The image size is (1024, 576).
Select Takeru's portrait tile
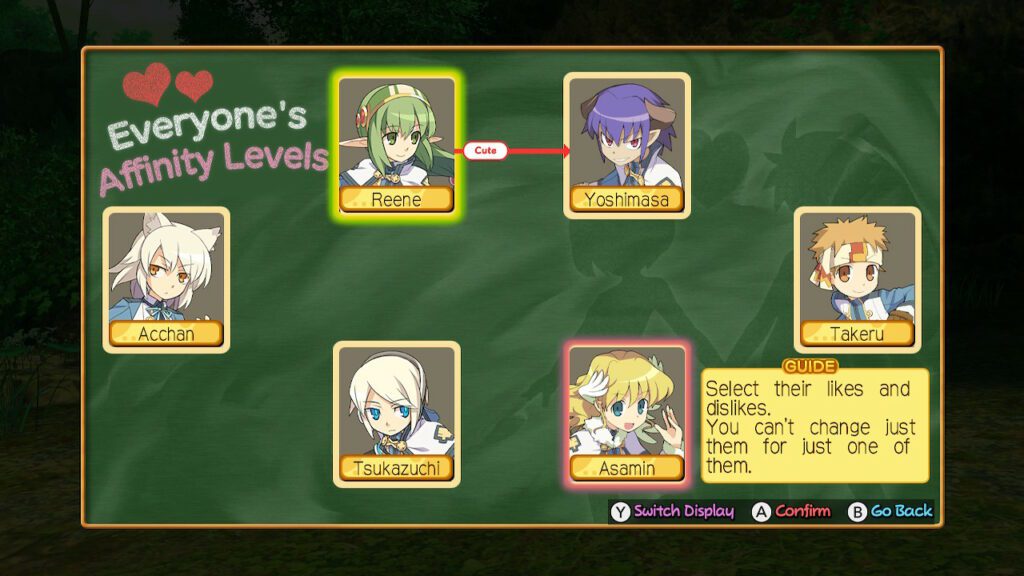tap(857, 277)
